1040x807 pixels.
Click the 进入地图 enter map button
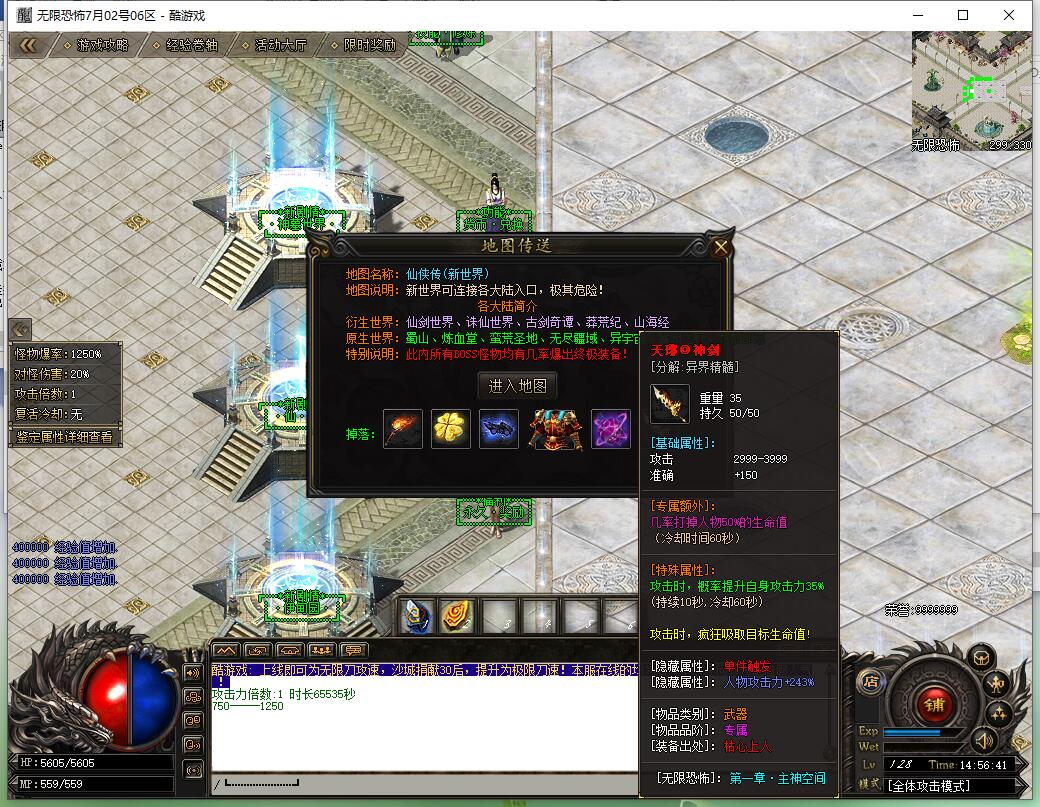(517, 386)
